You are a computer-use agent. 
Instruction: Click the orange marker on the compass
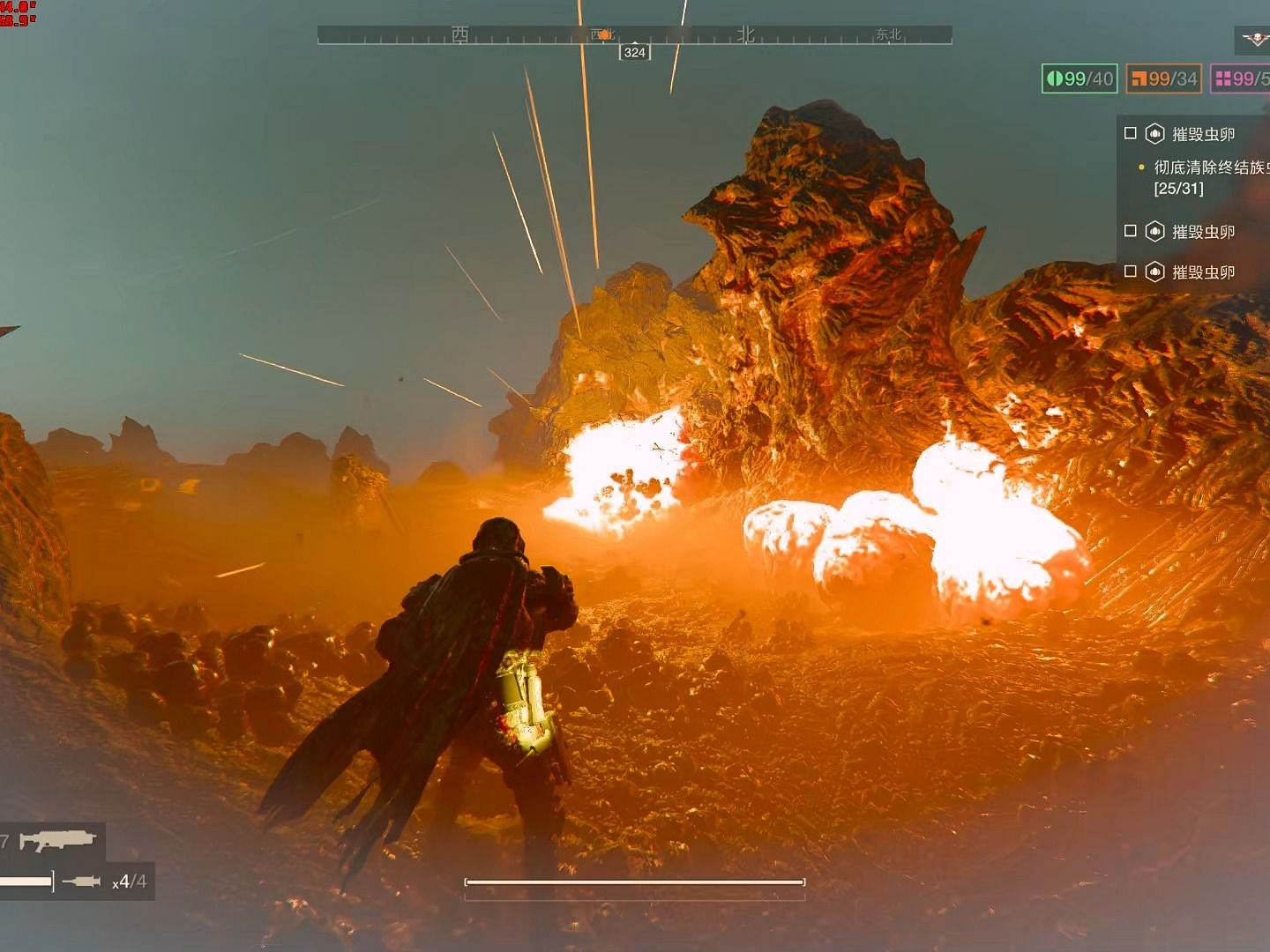coord(604,35)
